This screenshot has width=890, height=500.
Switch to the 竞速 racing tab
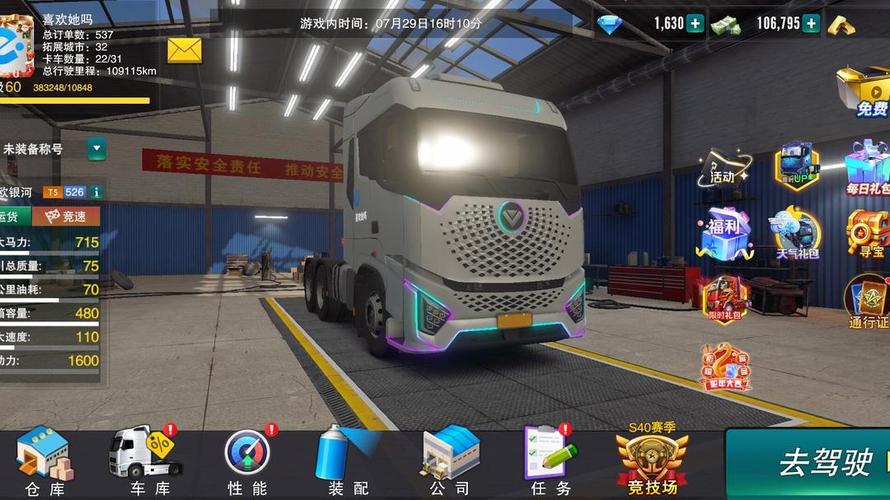[66, 216]
